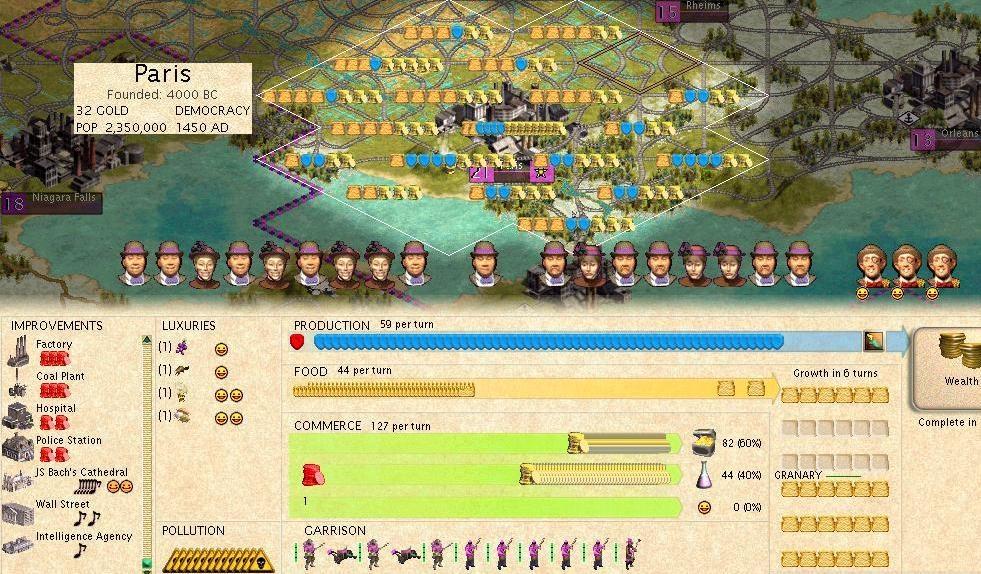Click the square icon ending the production bar
Viewport: 981px width, 574px height.
[874, 341]
